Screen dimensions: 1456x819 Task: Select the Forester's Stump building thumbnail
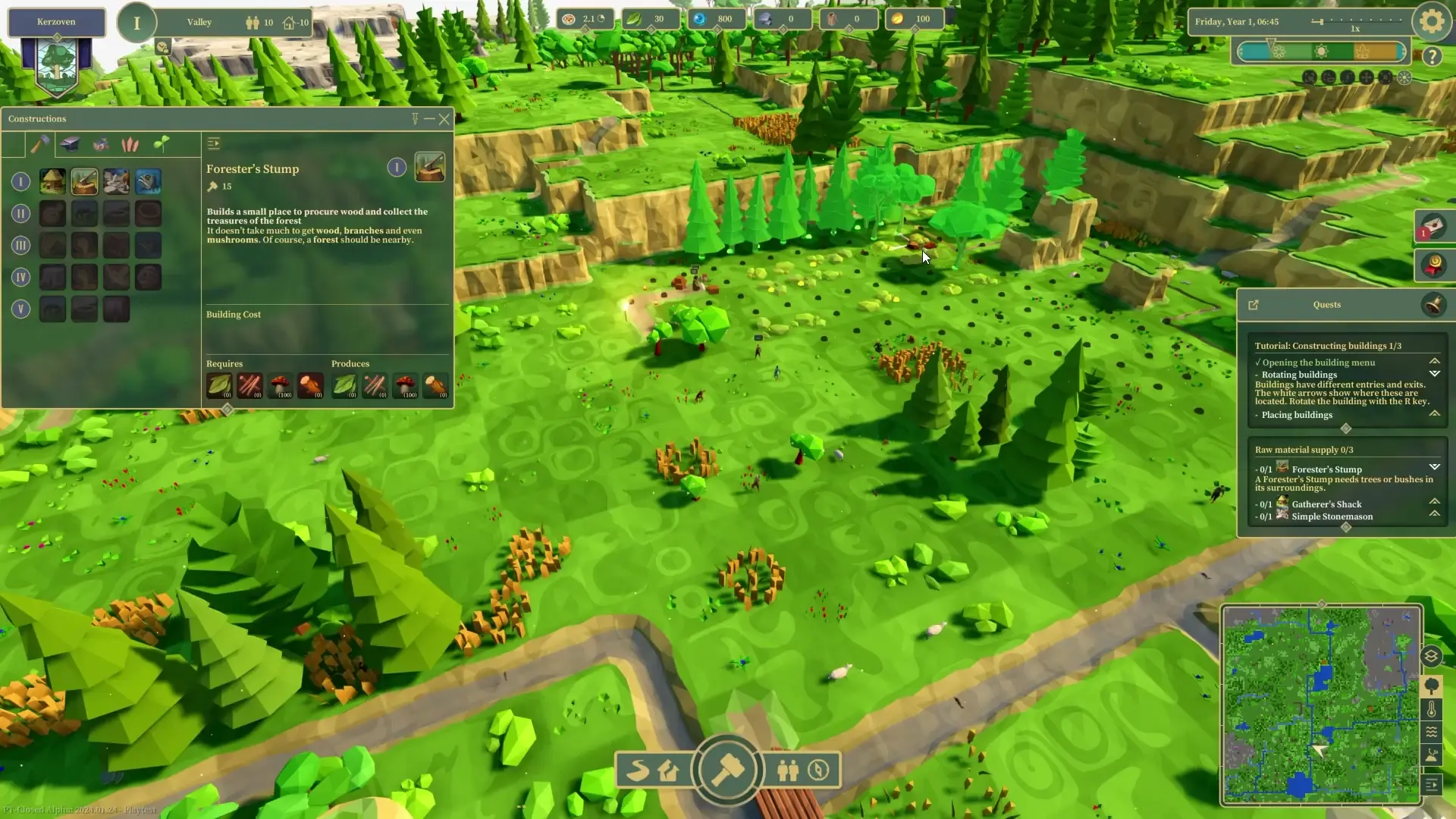click(x=84, y=181)
